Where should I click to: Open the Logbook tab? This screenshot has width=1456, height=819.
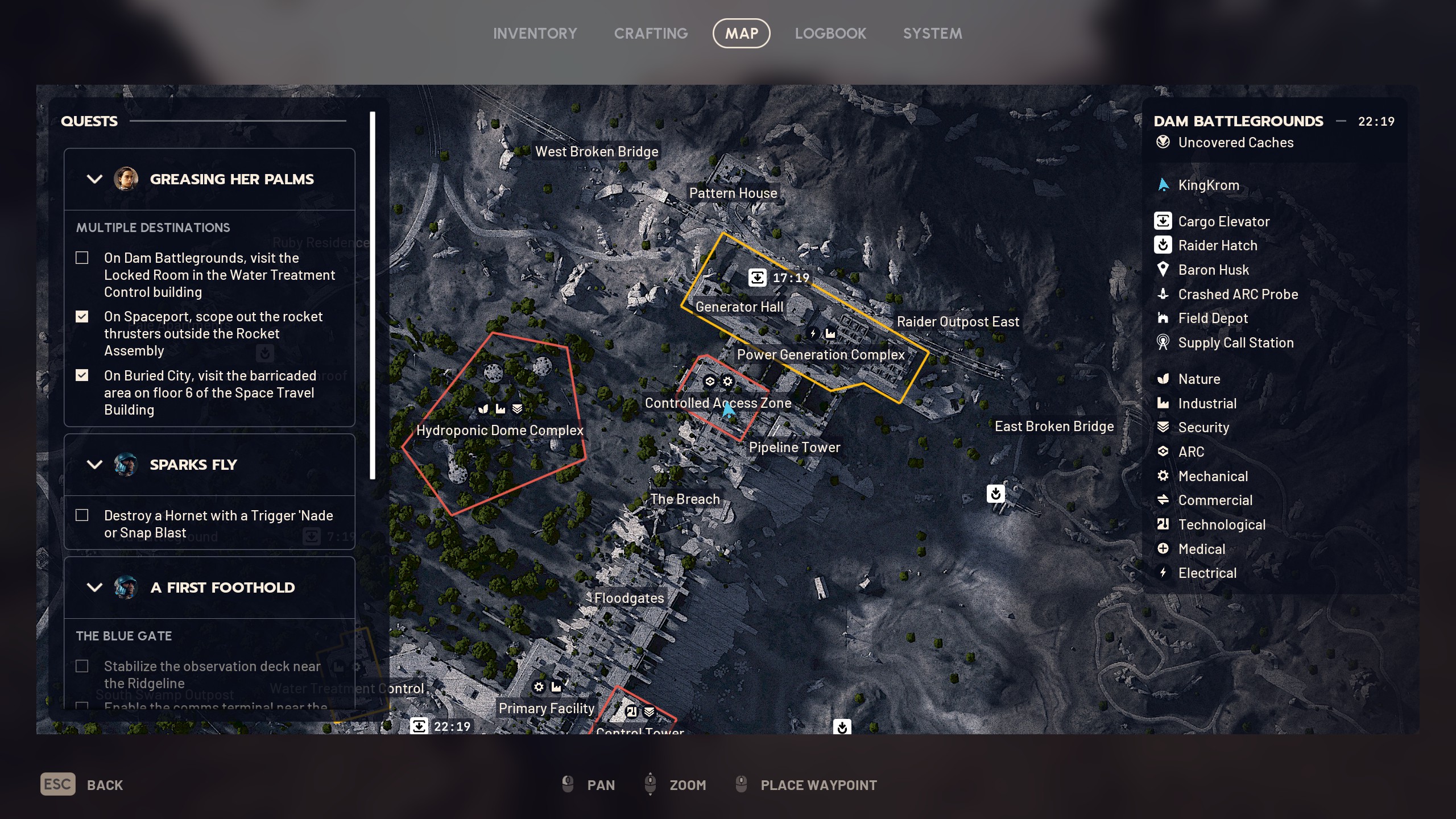(831, 33)
